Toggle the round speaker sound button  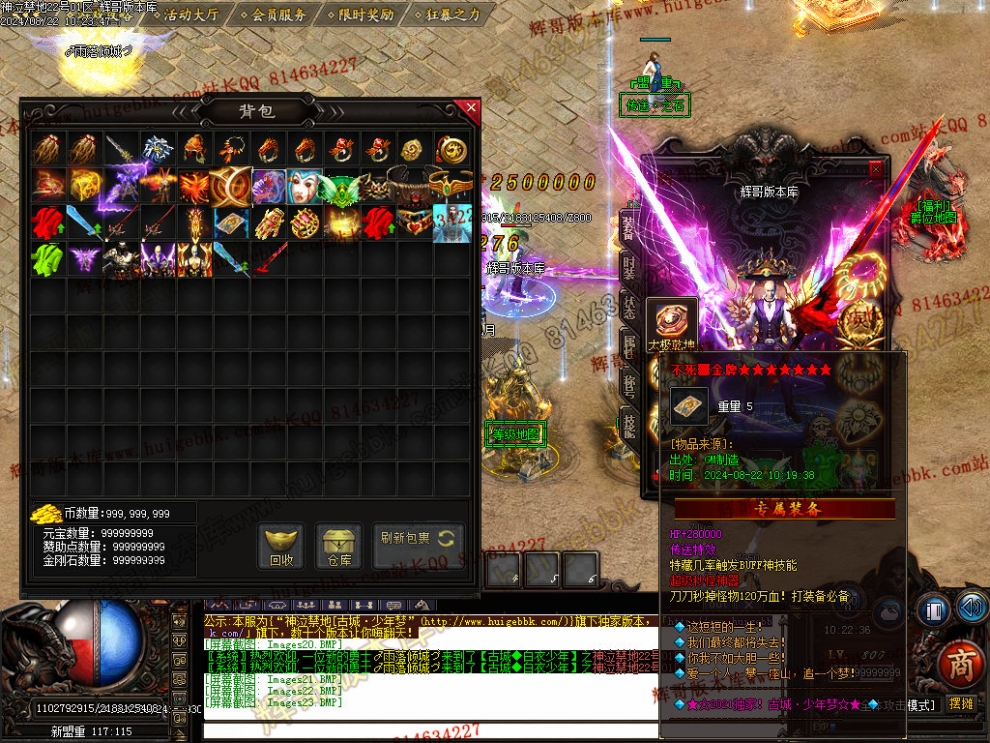[971, 606]
